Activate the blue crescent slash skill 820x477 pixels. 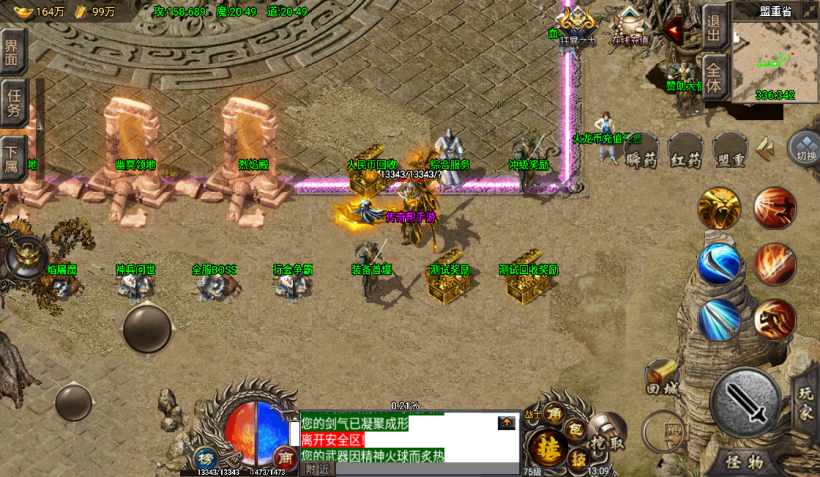719,264
